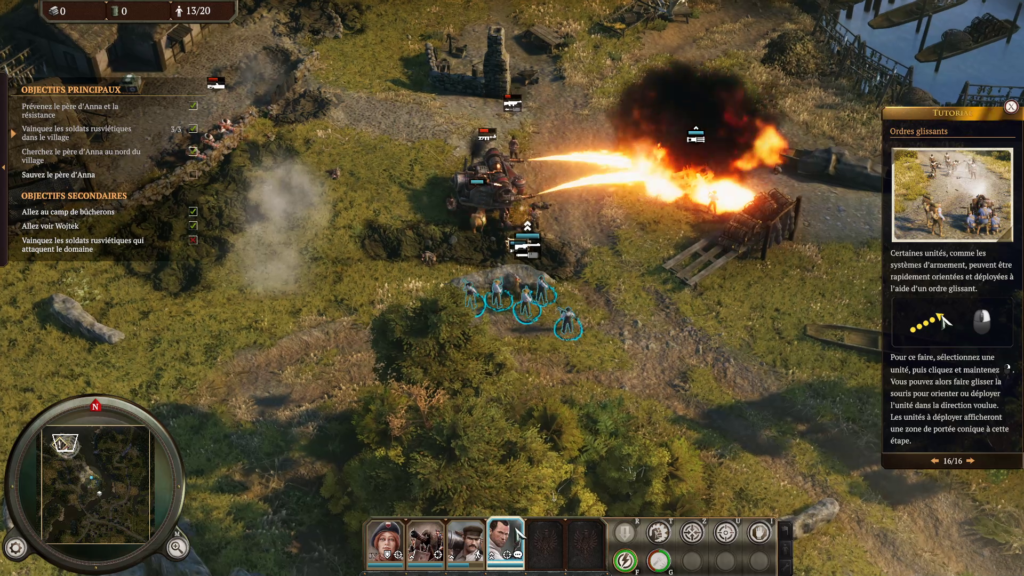This screenshot has width=1024, height=576.
Task: Select the red-haired woman hero portrait
Action: pos(385,543)
